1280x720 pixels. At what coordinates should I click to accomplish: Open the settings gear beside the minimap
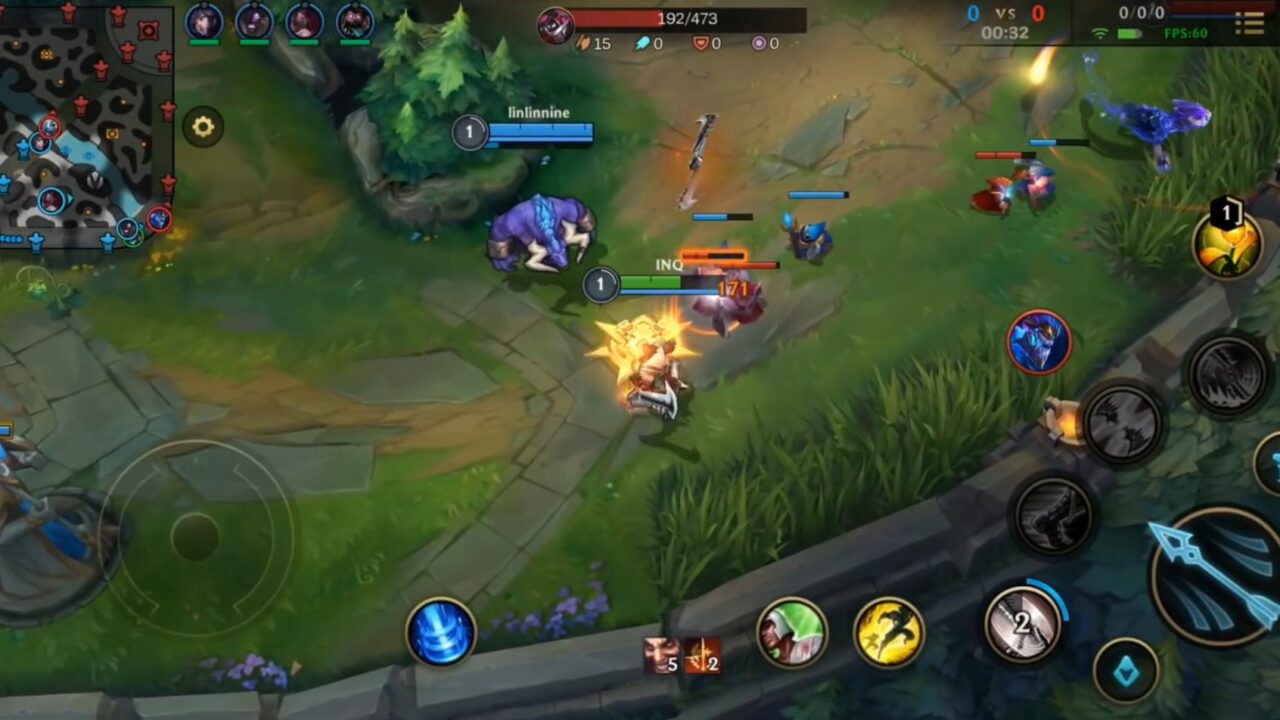203,125
